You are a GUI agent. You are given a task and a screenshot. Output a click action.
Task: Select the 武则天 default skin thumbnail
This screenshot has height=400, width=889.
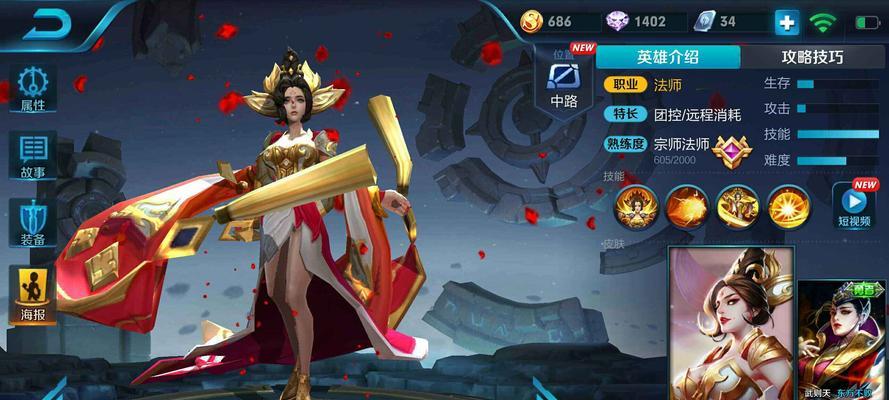click(730, 322)
